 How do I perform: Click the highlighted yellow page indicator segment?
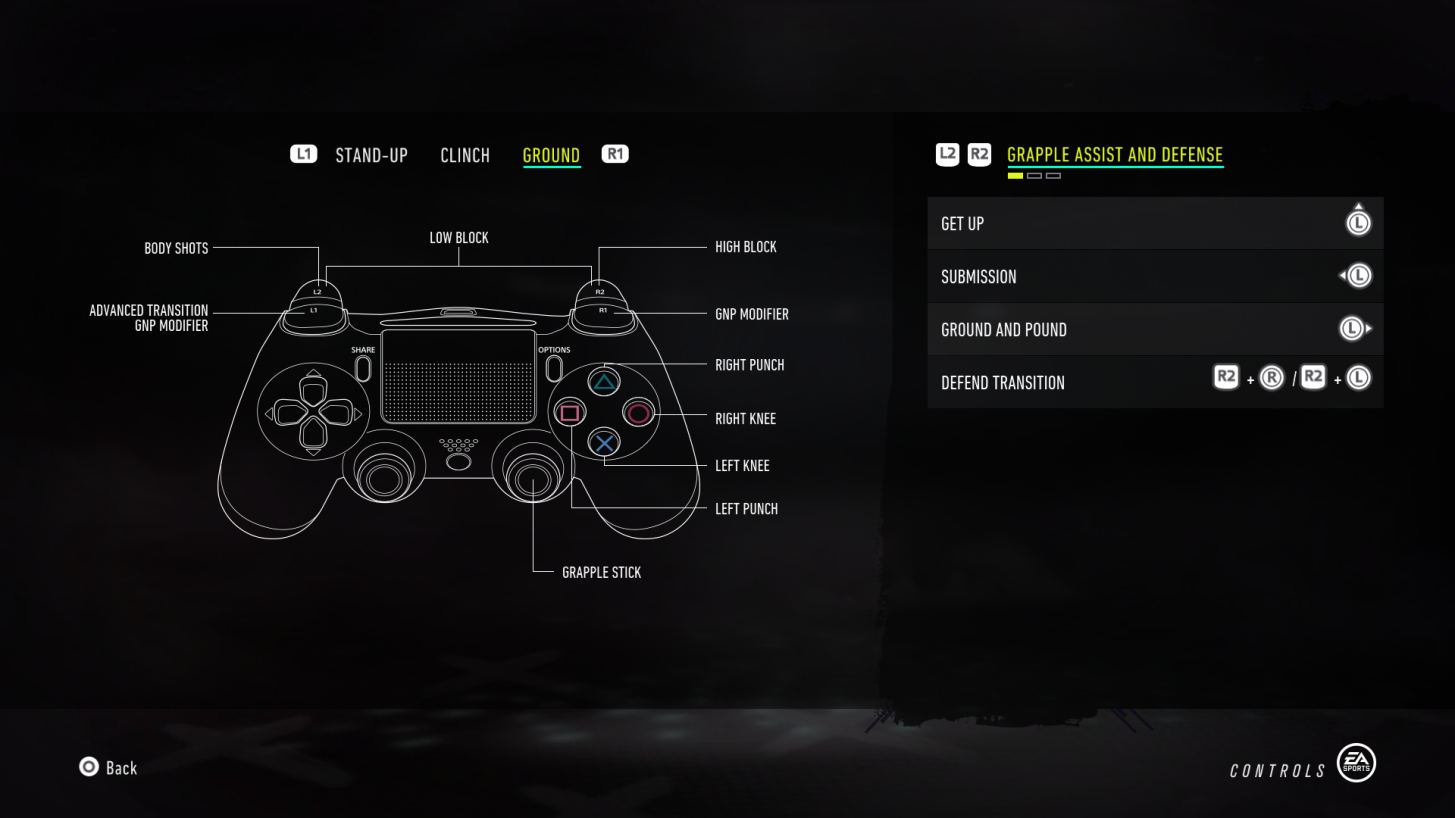(1015, 174)
